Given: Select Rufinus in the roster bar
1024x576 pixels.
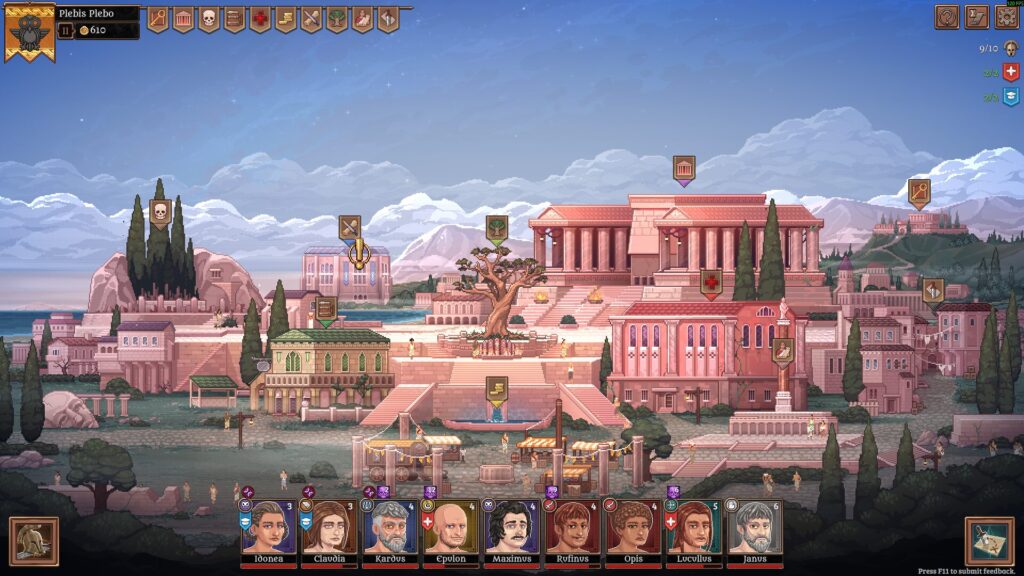Looking at the screenshot, I should point(572,527).
